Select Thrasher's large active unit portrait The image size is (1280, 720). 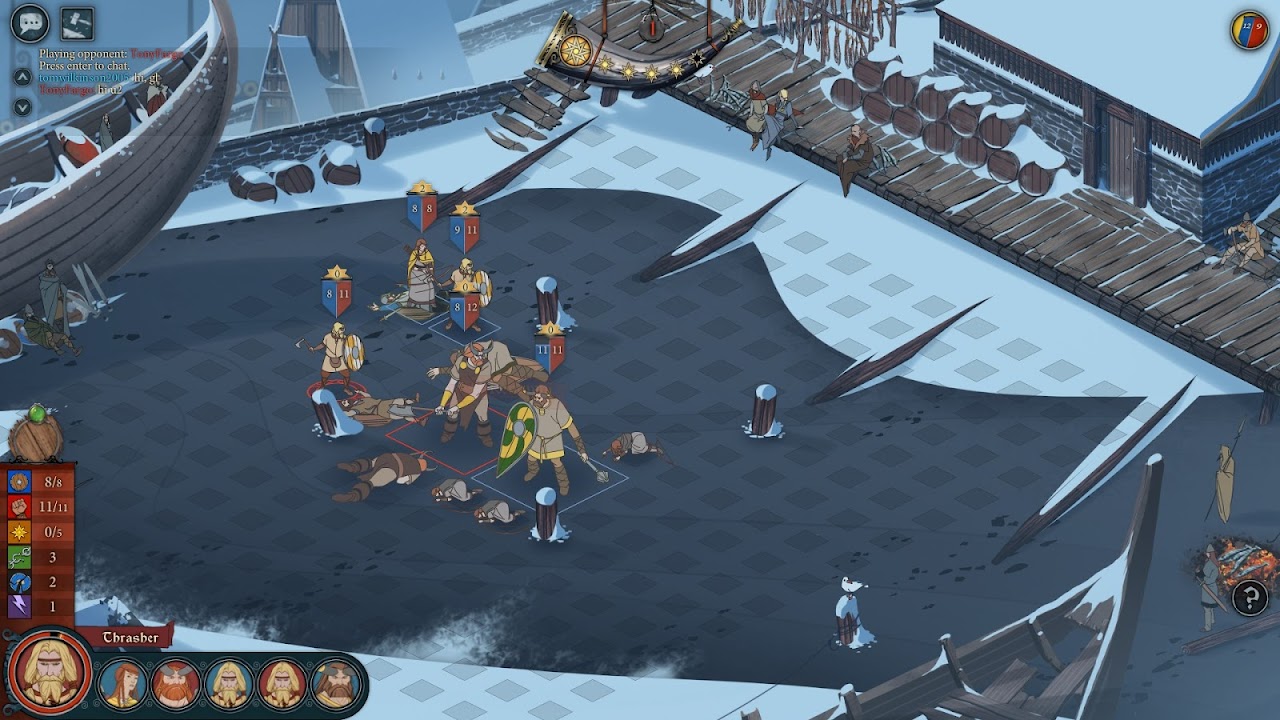[47, 671]
